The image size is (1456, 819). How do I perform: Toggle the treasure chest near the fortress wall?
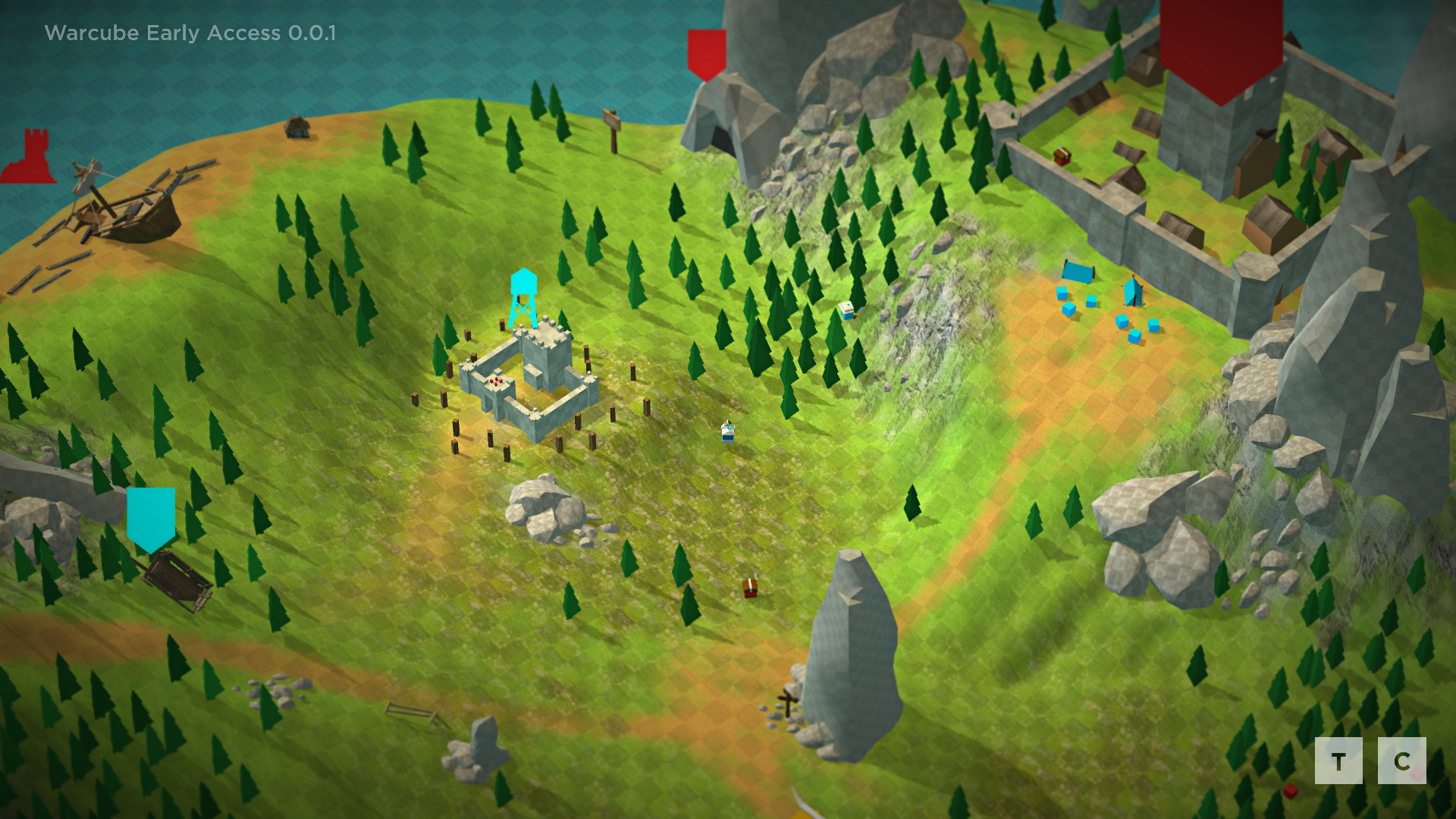click(x=1062, y=155)
